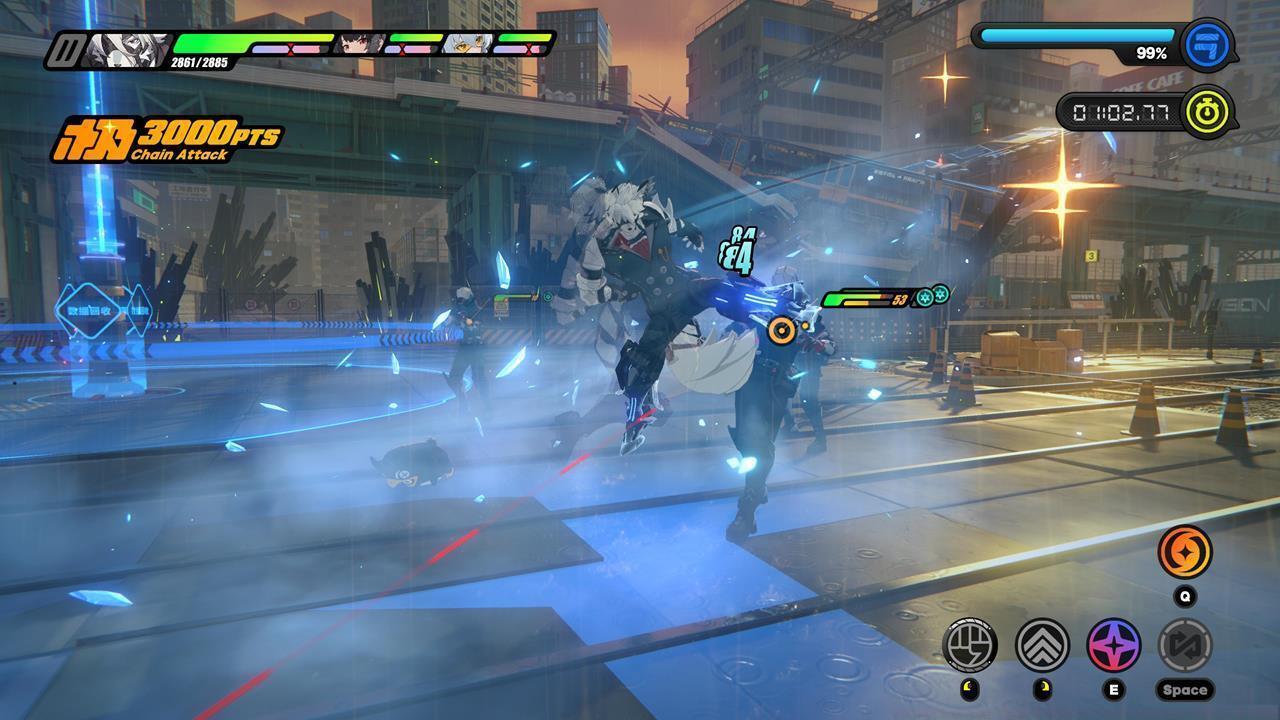This screenshot has height=720, width=1280.
Task: Click the blue round icon beside 99% gauge
Action: click(x=1206, y=44)
